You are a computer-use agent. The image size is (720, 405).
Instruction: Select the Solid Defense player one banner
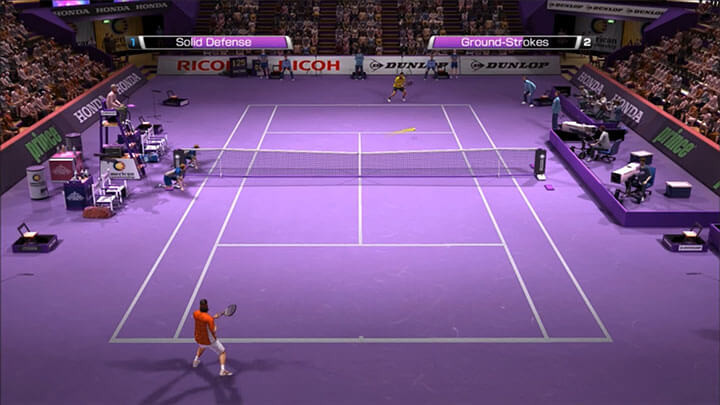[213, 43]
